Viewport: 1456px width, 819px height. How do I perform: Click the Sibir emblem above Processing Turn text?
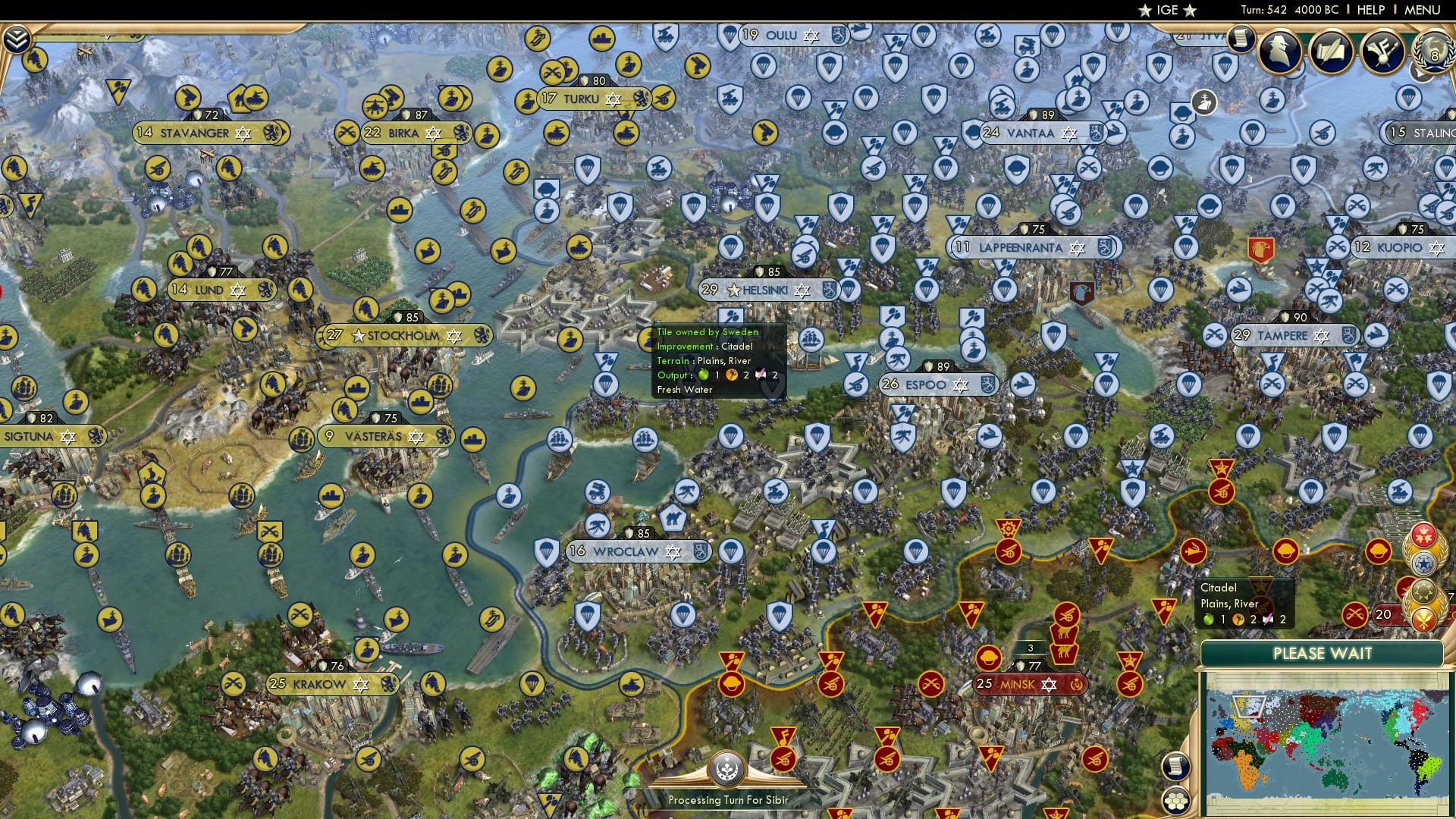(726, 768)
